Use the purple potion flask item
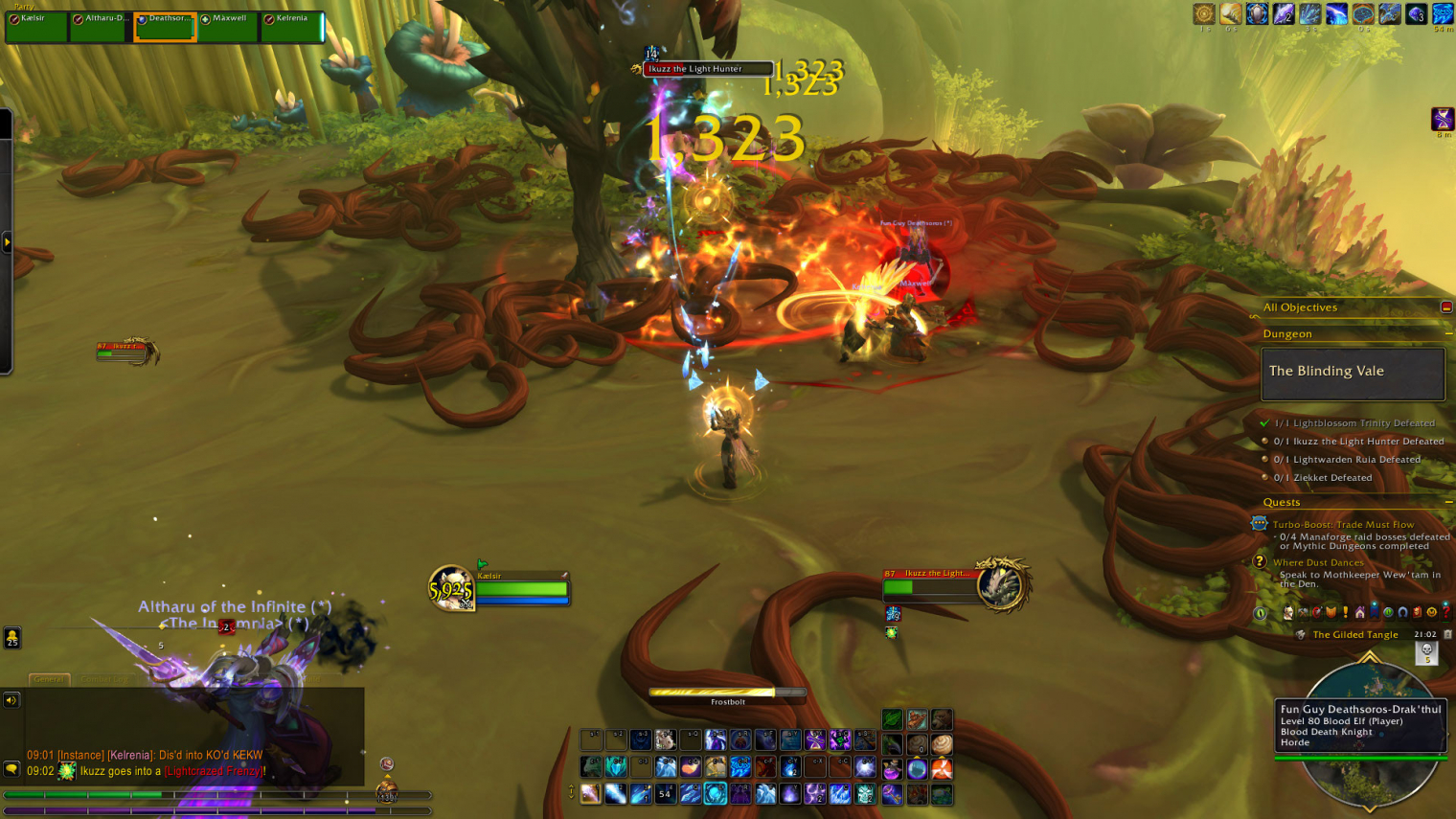The height and width of the screenshot is (819, 1456). pos(892,769)
